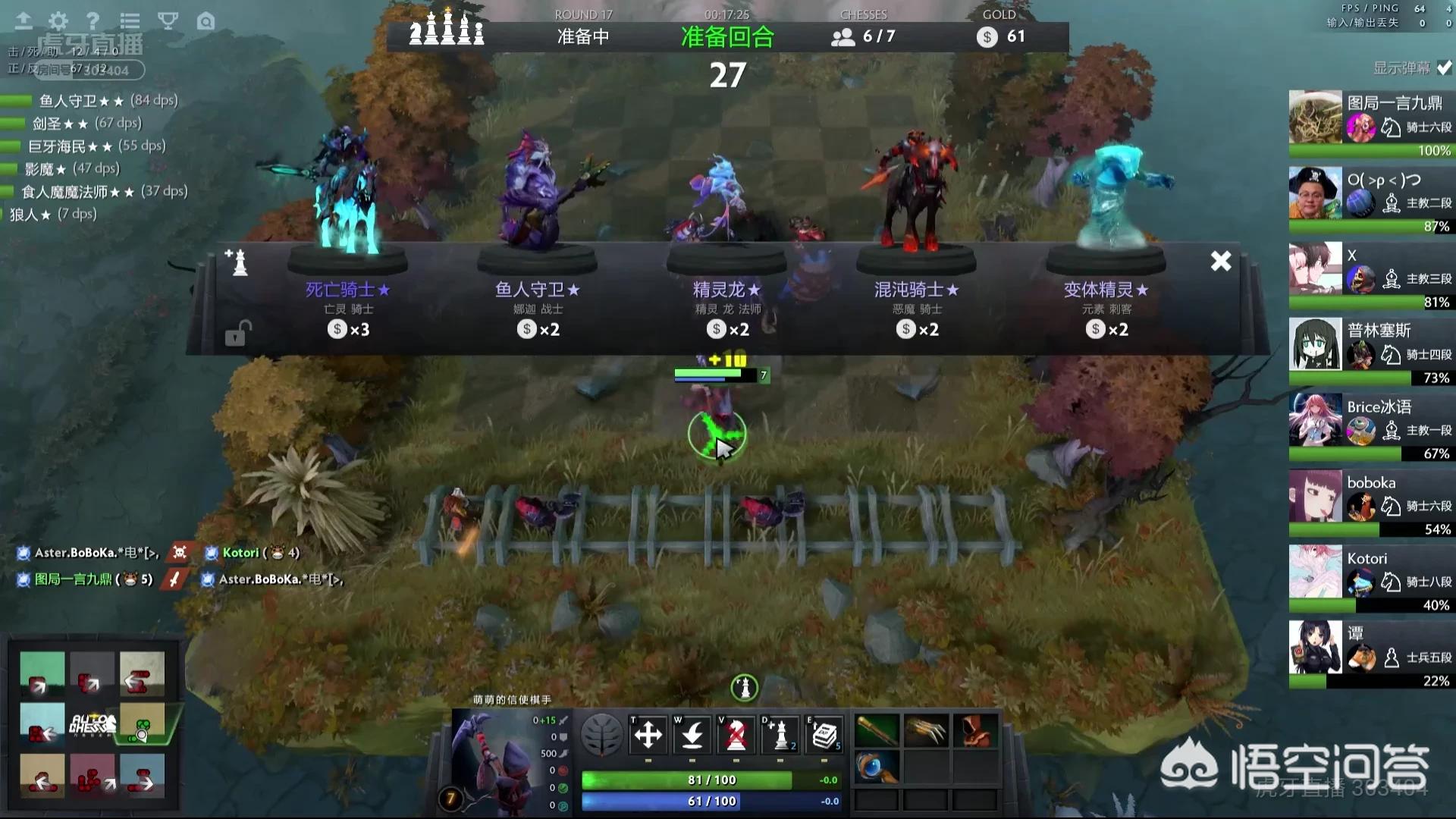This screenshot has width=1456, height=819.
Task: Select the claw item in inventory
Action: pos(926,732)
